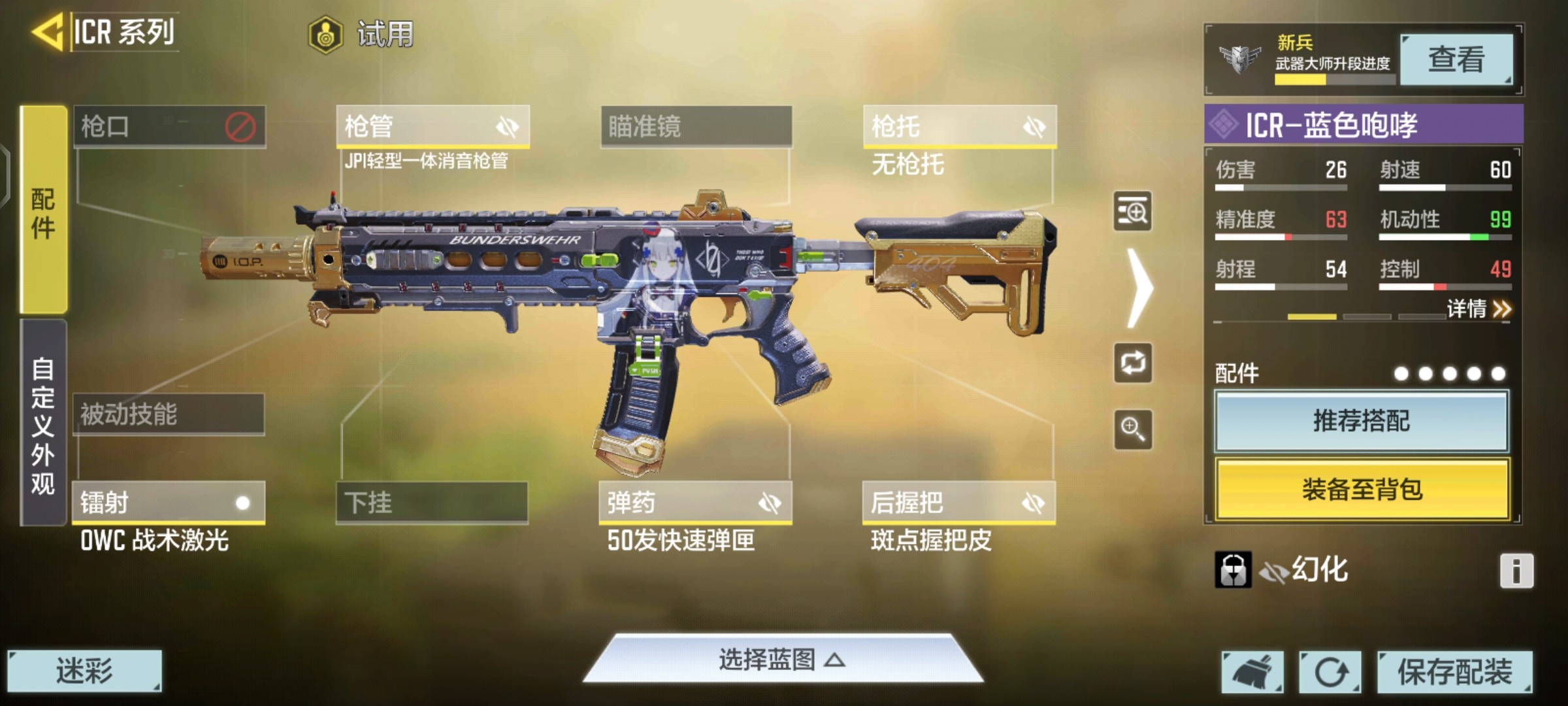
Task: Open the 迷彩 camo menu
Action: (x=84, y=671)
